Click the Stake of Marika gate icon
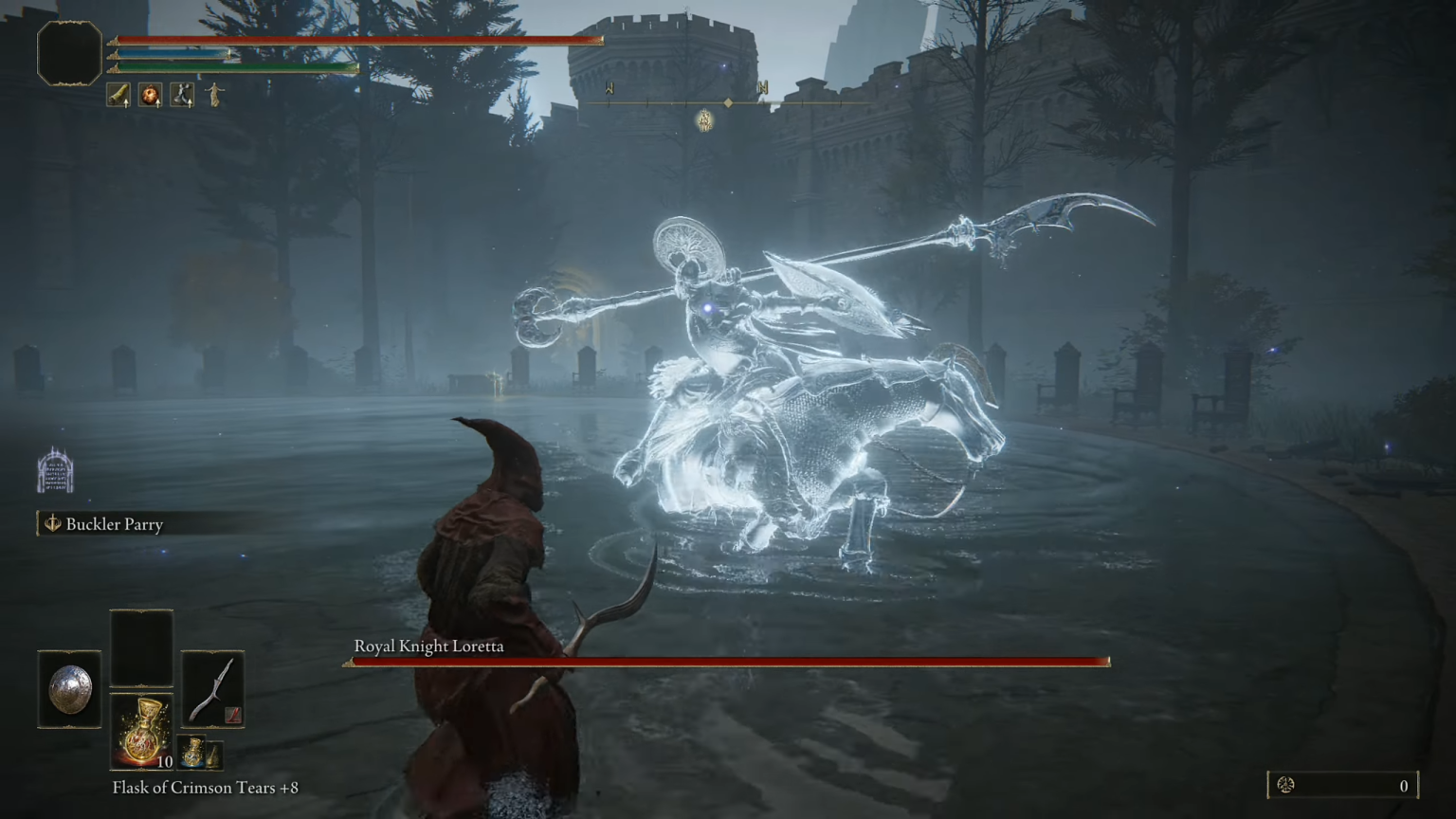This screenshot has height=819, width=1456. click(x=54, y=467)
